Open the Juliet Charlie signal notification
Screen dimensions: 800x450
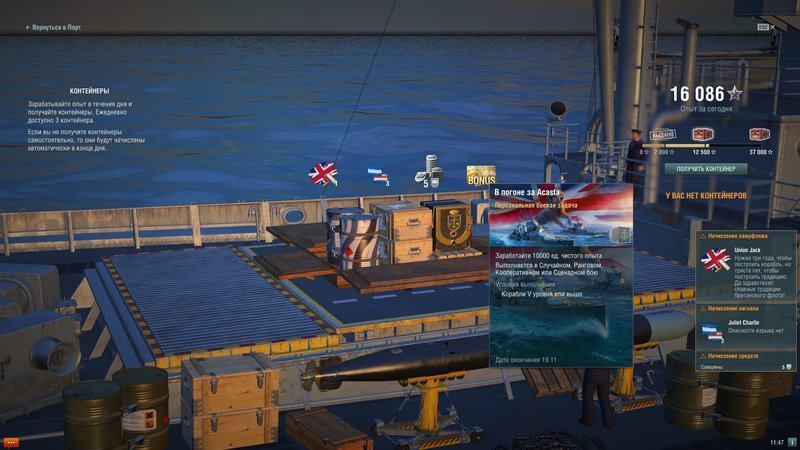click(745, 325)
